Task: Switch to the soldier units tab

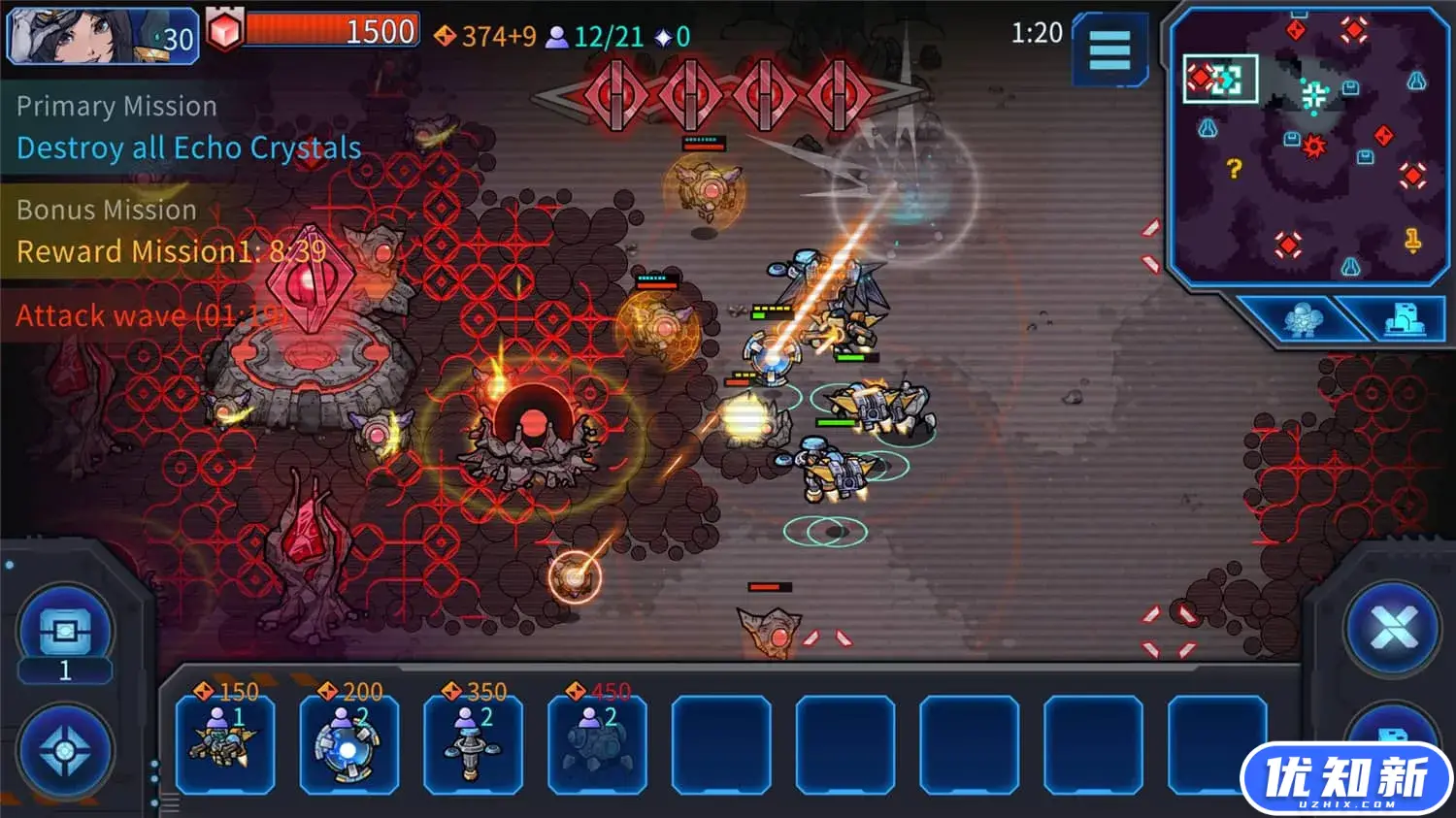Action: click(x=1300, y=318)
